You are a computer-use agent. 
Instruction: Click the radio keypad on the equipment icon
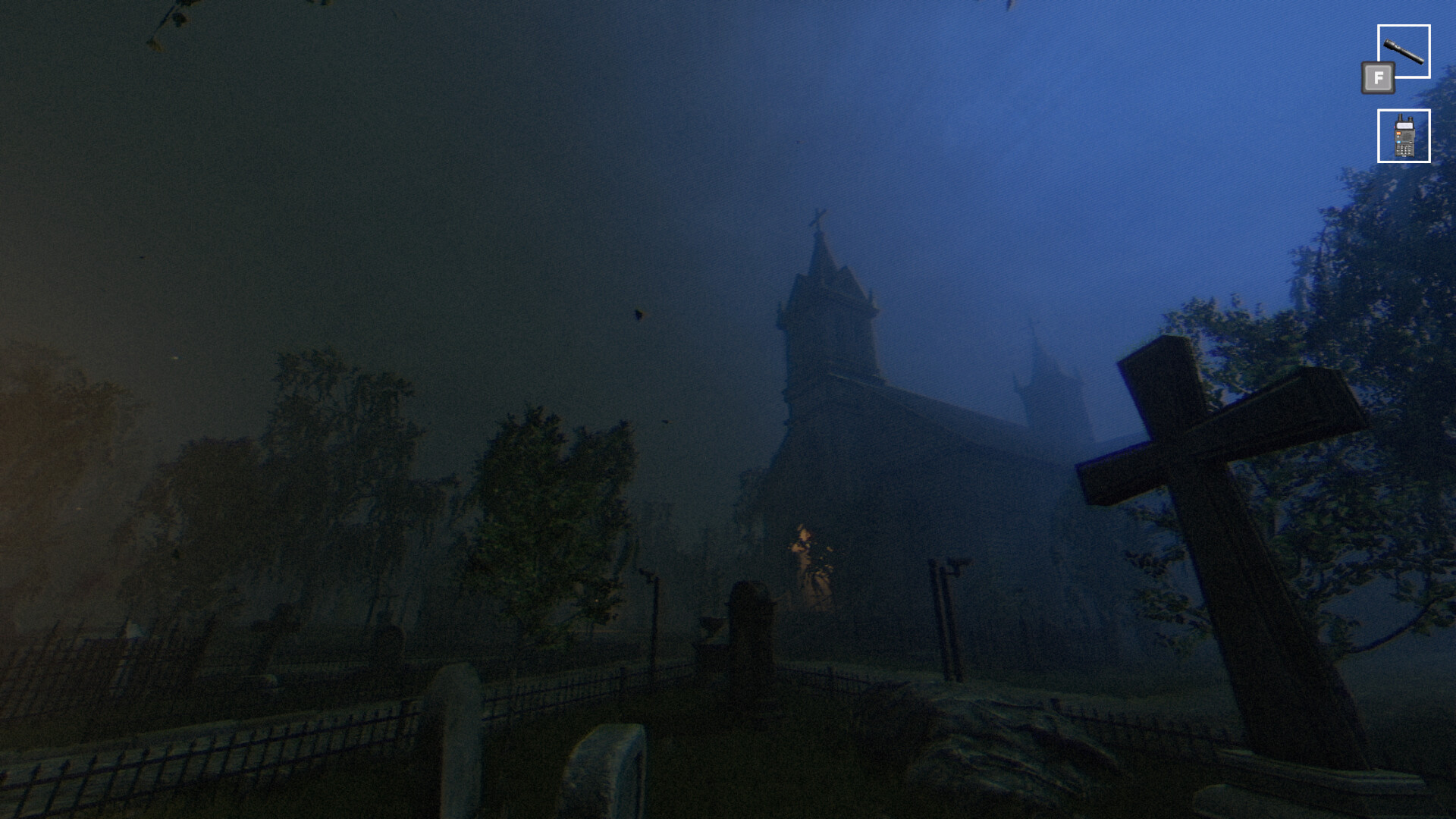(1404, 152)
